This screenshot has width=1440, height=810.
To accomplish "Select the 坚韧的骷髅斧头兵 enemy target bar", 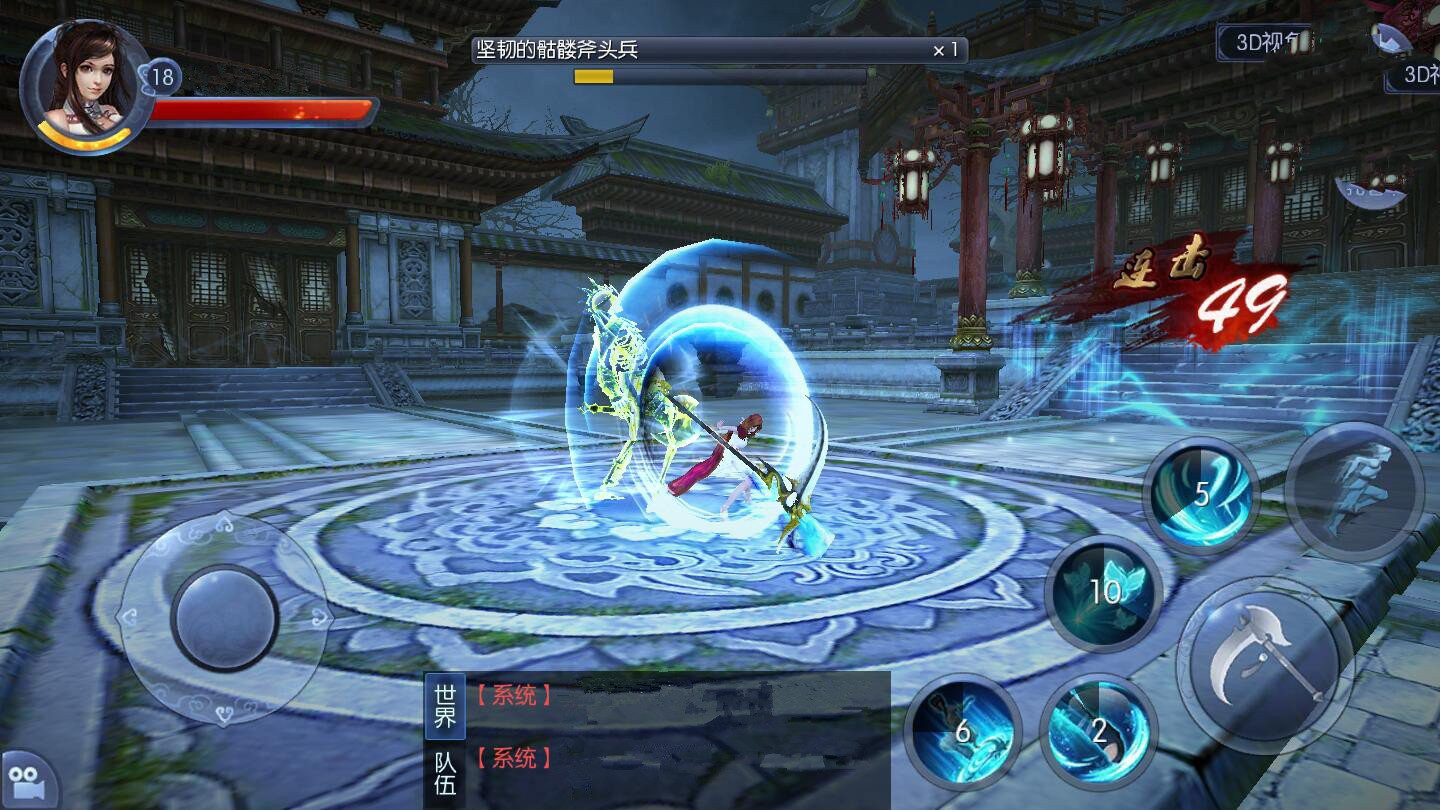I will coord(719,50).
